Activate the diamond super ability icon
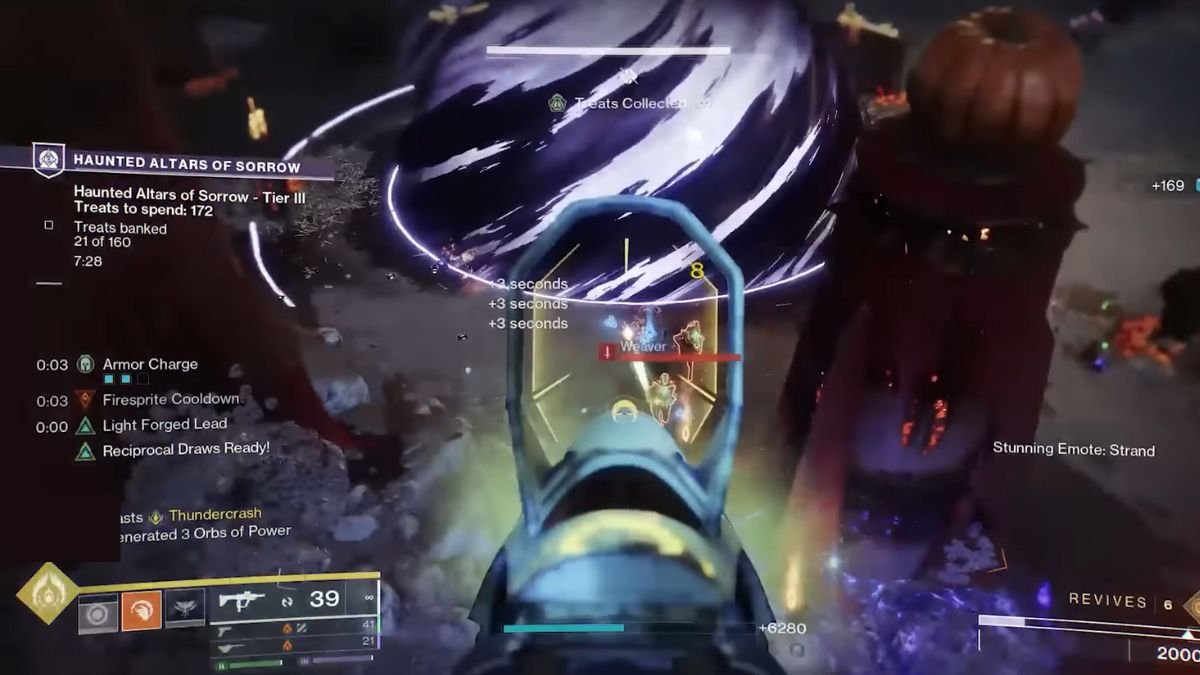 47,593
